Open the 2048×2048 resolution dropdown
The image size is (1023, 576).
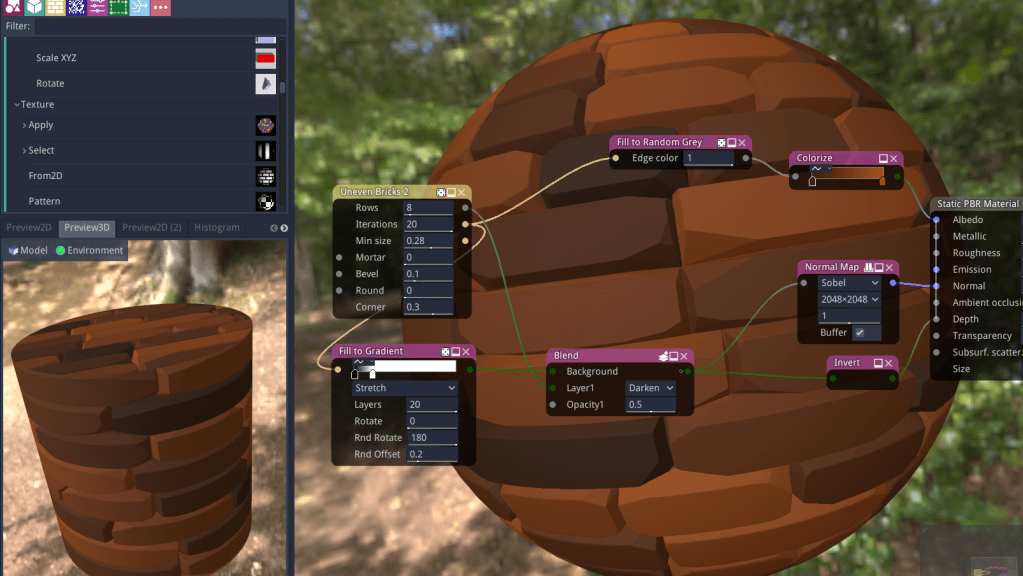click(849, 299)
